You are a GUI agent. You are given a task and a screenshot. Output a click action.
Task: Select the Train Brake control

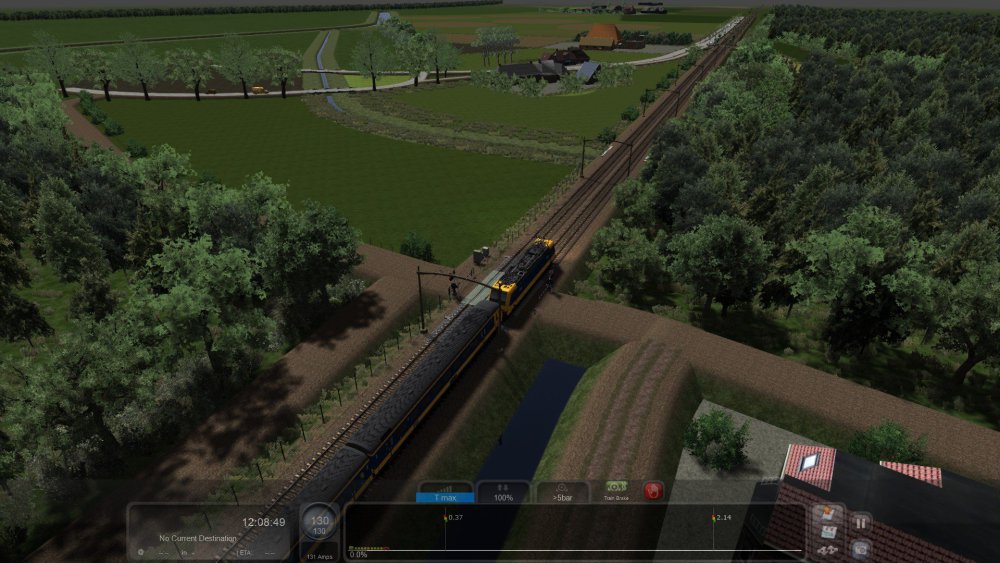pos(615,491)
